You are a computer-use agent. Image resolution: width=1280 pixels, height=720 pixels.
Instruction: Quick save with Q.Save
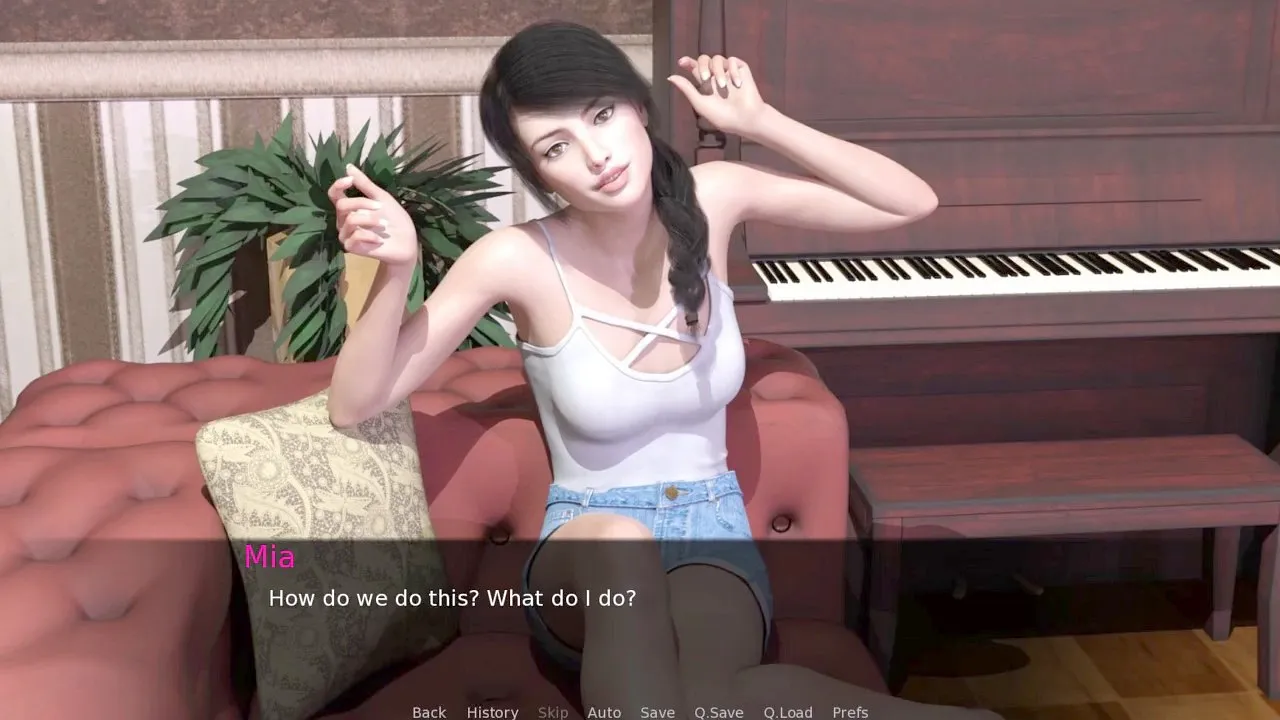pyautogui.click(x=719, y=712)
